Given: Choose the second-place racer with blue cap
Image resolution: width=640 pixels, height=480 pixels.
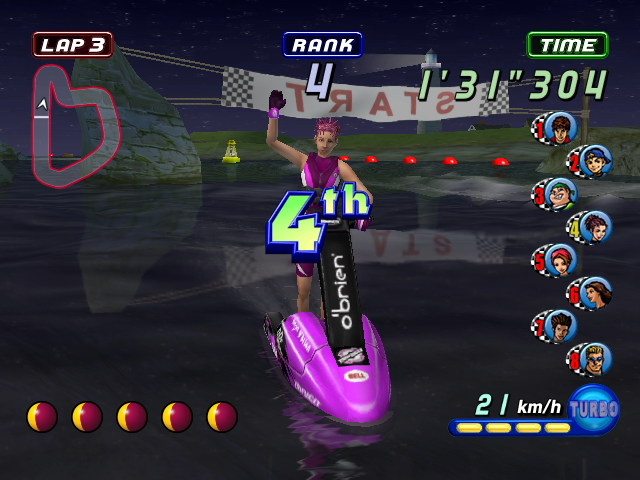Looking at the screenshot, I should coord(594,160).
